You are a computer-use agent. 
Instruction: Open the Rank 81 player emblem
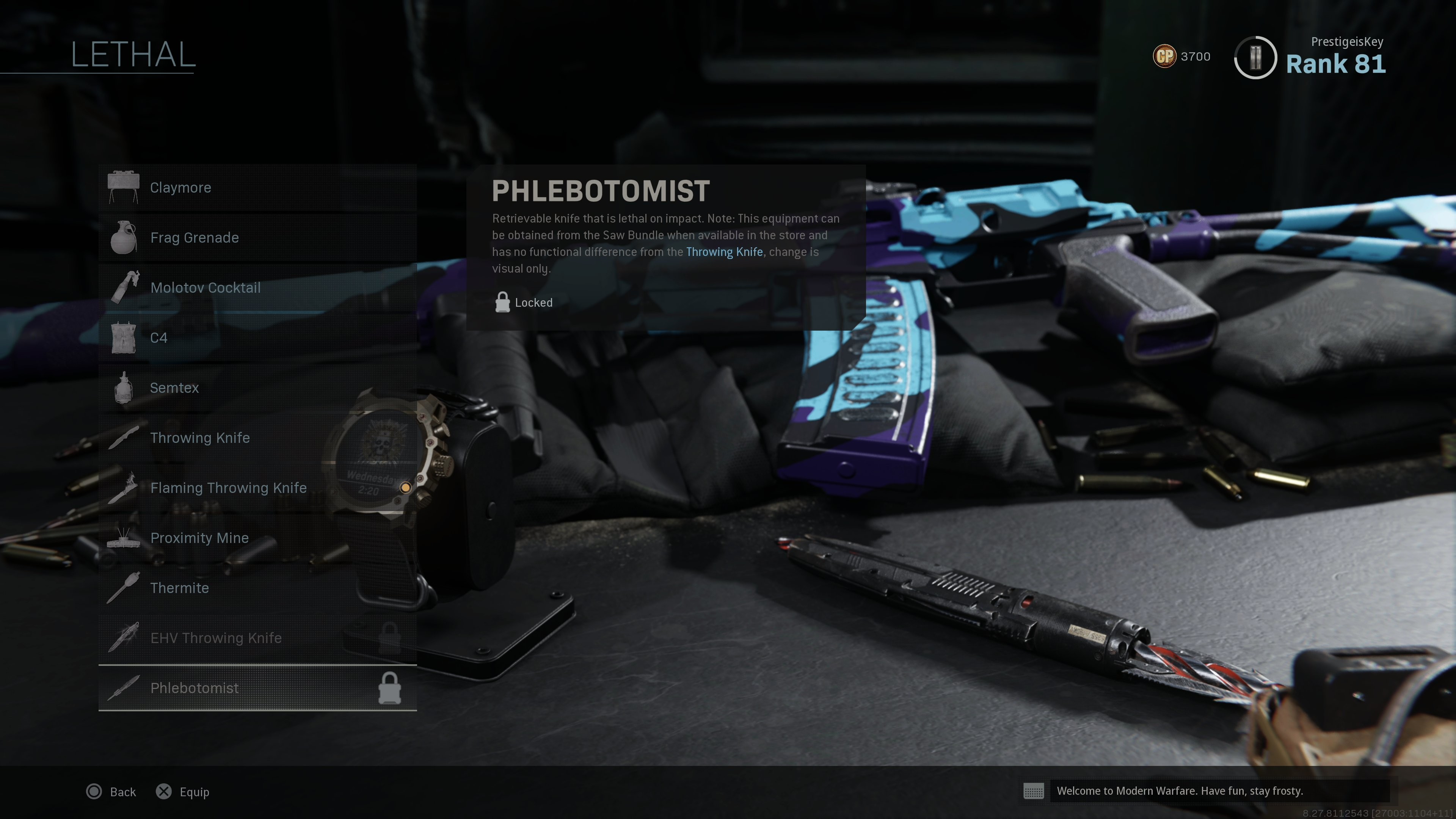coord(1255,57)
